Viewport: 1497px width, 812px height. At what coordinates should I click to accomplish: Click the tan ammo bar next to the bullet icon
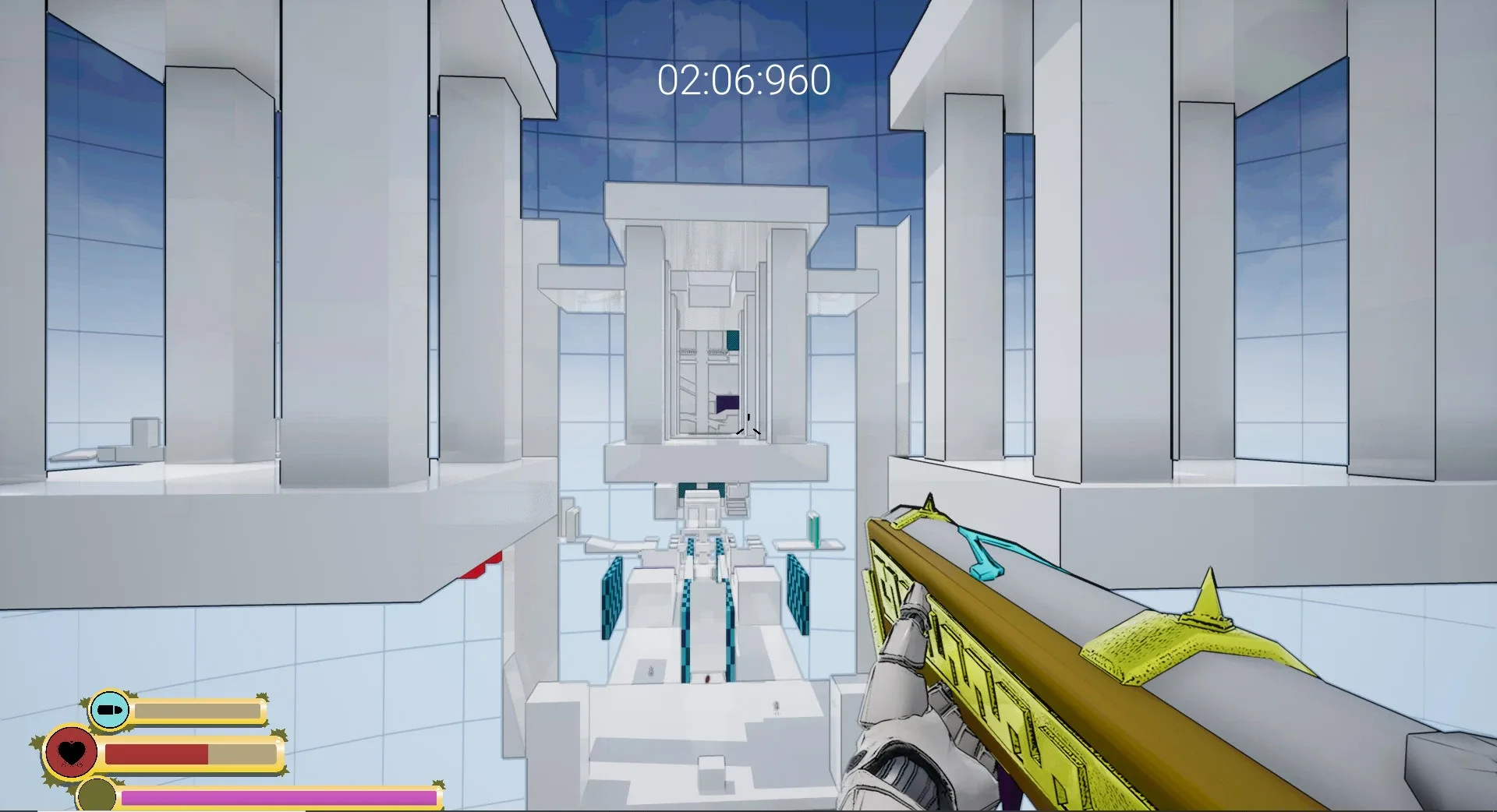199,711
